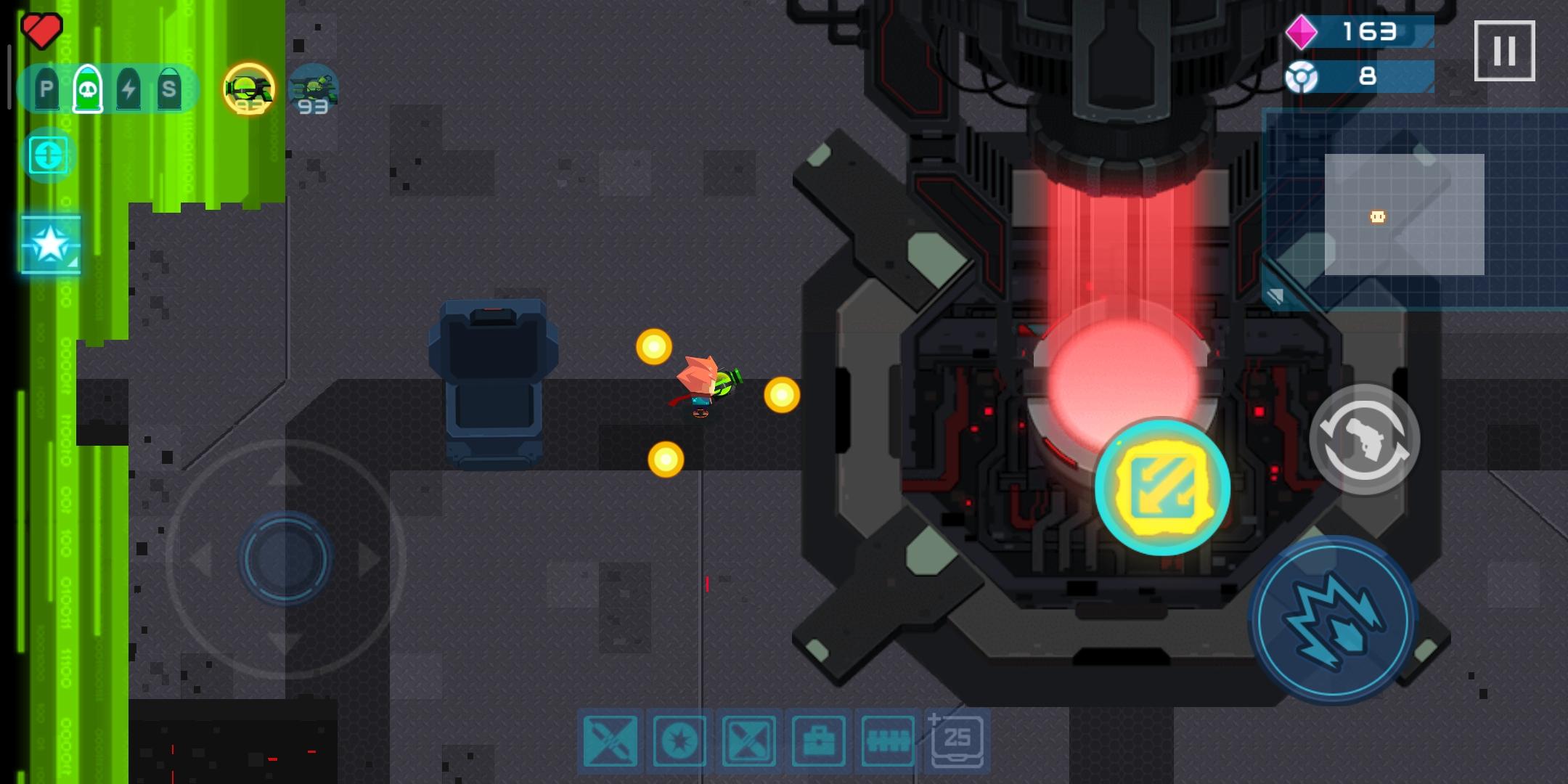Tap the health heart indicator
This screenshot has width=1568, height=784.
(41, 30)
